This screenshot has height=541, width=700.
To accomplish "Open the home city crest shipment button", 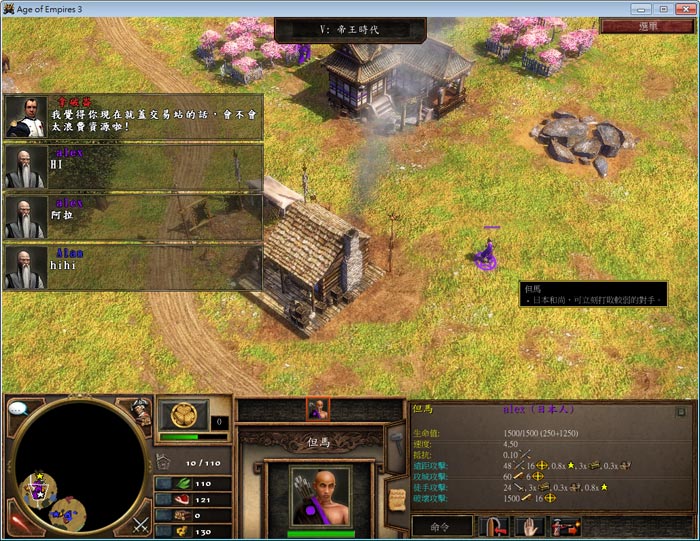I will [183, 414].
